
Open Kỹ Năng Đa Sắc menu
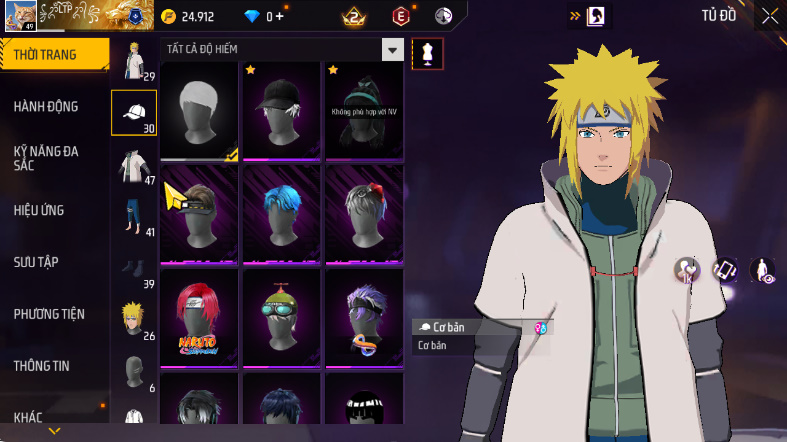(x=46, y=158)
